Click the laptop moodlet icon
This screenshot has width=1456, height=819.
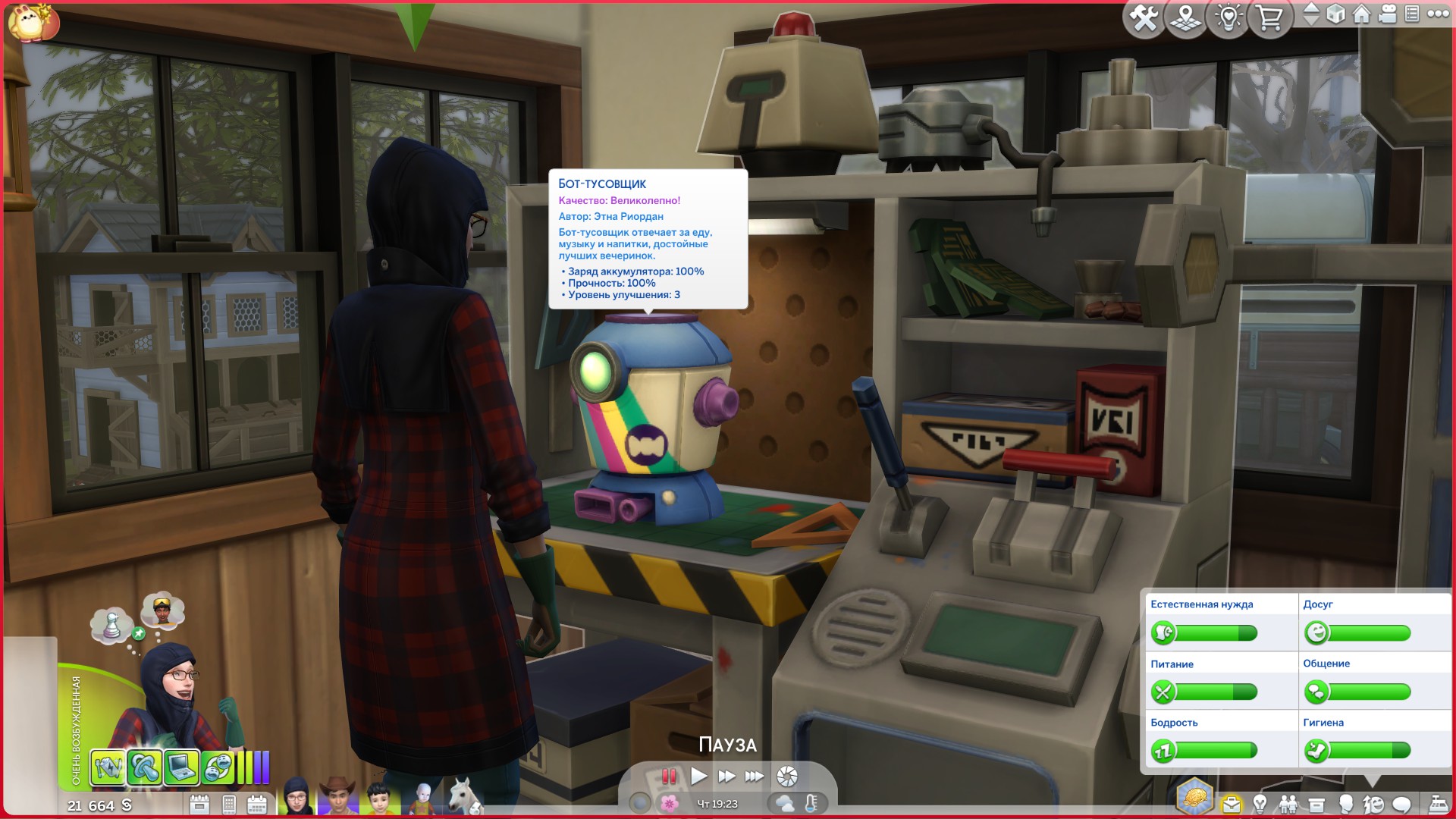[181, 767]
